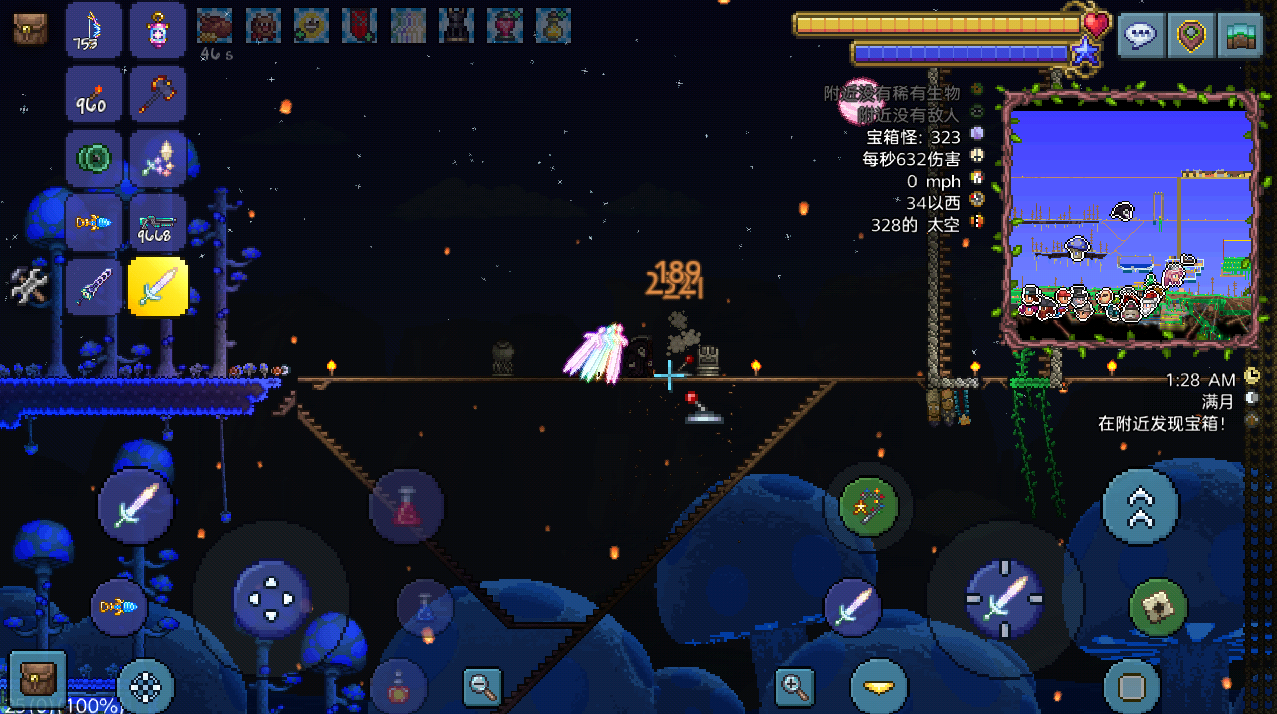Select the green yoyo hotbar slot
The image size is (1277, 714).
coord(94,159)
